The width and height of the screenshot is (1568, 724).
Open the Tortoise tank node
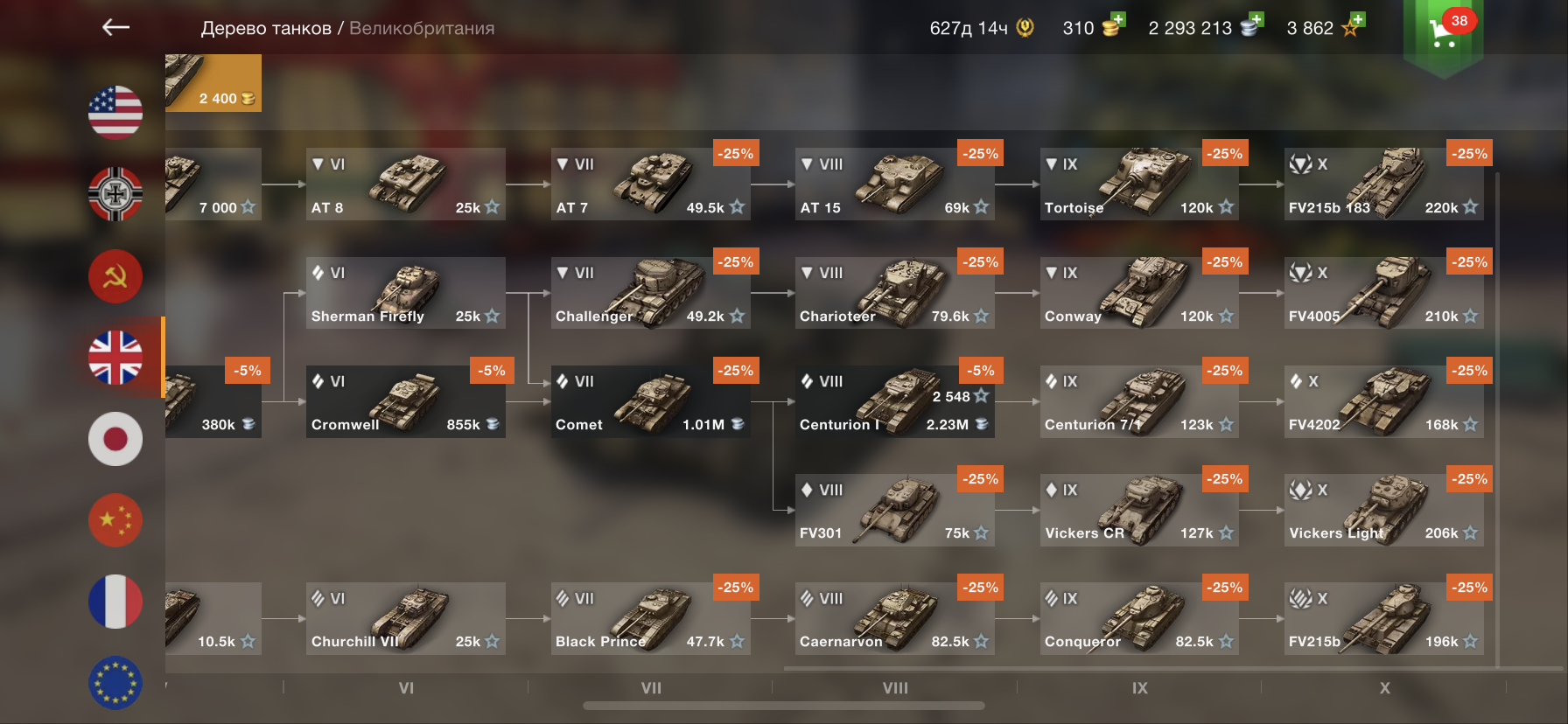(x=1138, y=184)
